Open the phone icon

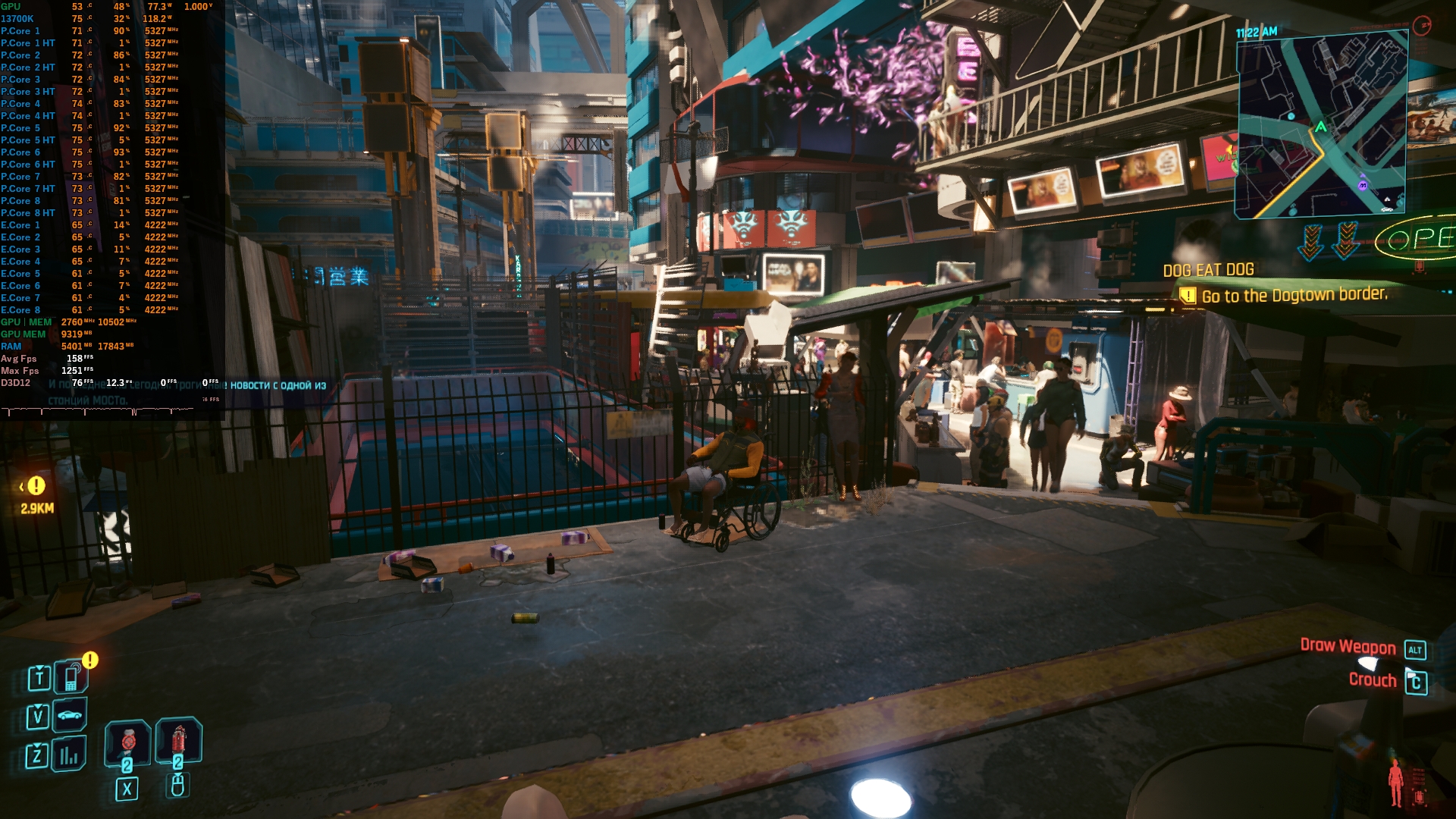(x=71, y=677)
